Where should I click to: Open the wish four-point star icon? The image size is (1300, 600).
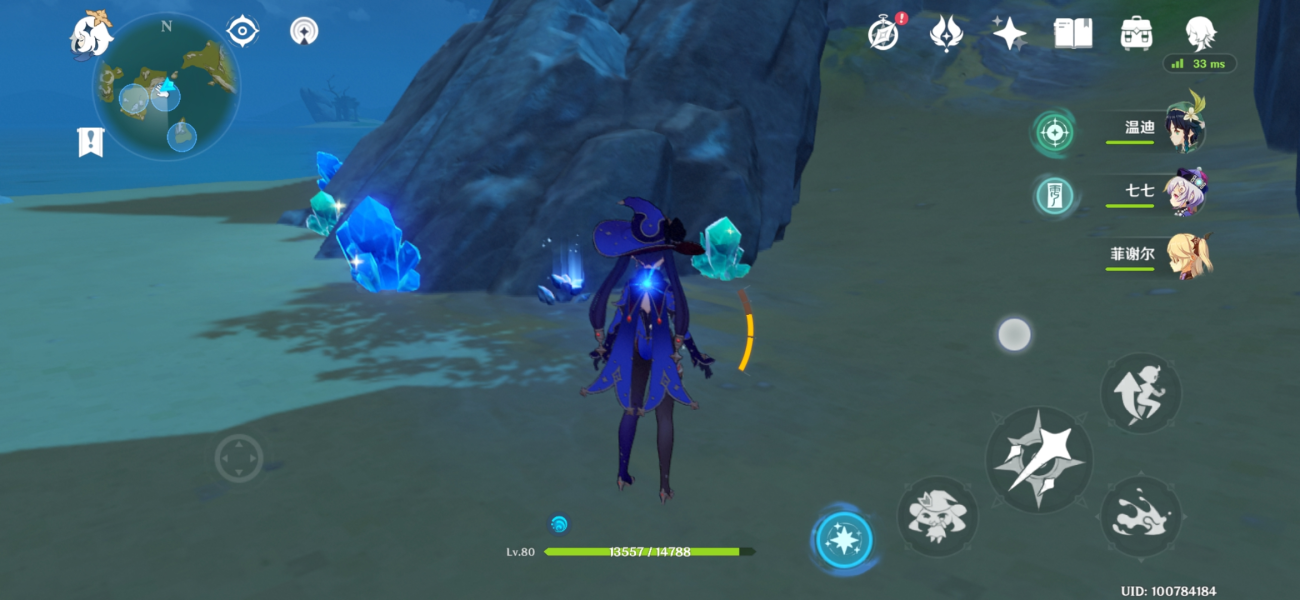[x=1009, y=33]
